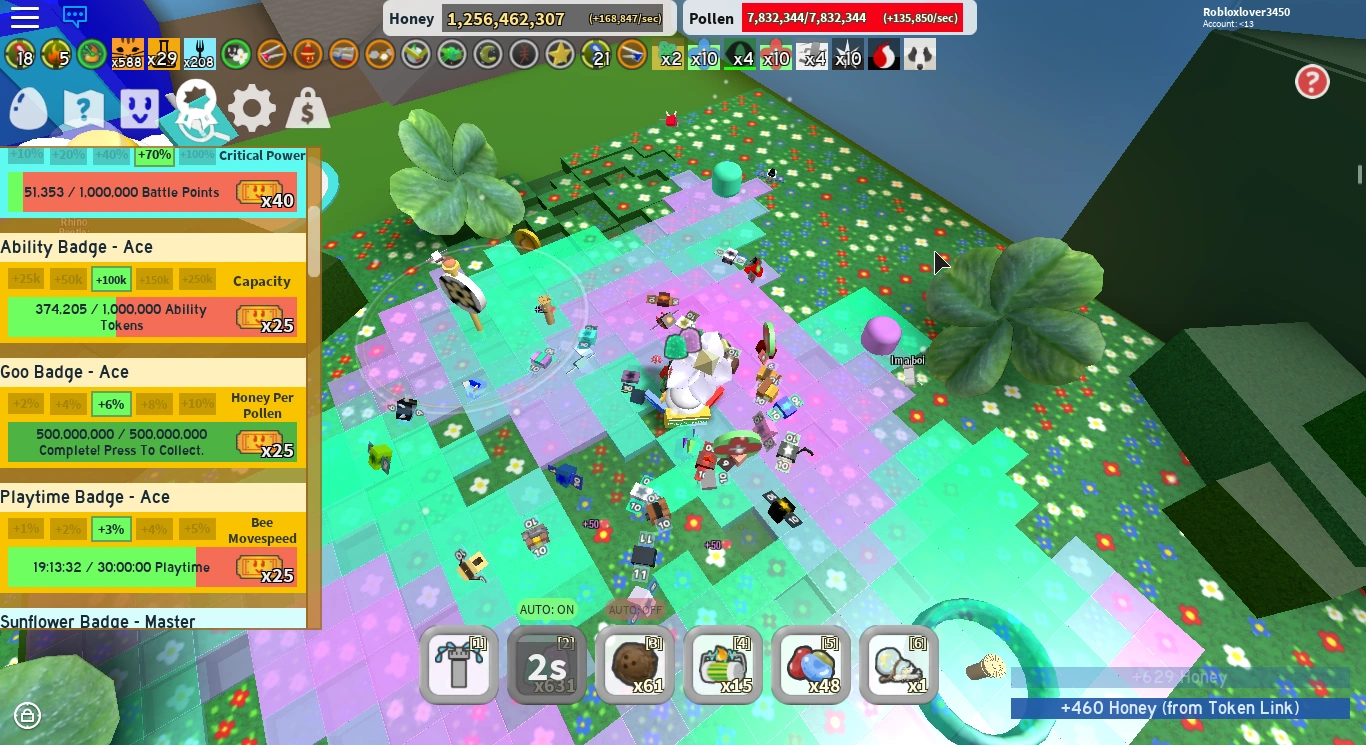This screenshot has width=1366, height=745.
Task: Open the Robux shop money bag
Action: click(307, 107)
